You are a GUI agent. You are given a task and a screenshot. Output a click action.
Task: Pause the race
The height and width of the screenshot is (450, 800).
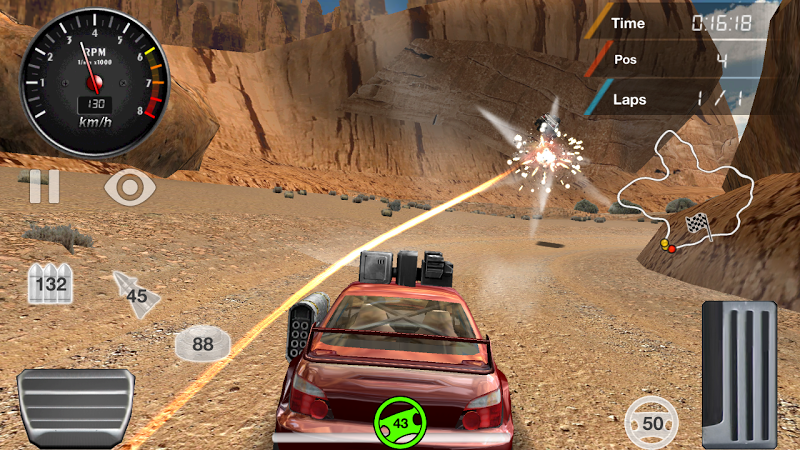click(44, 187)
